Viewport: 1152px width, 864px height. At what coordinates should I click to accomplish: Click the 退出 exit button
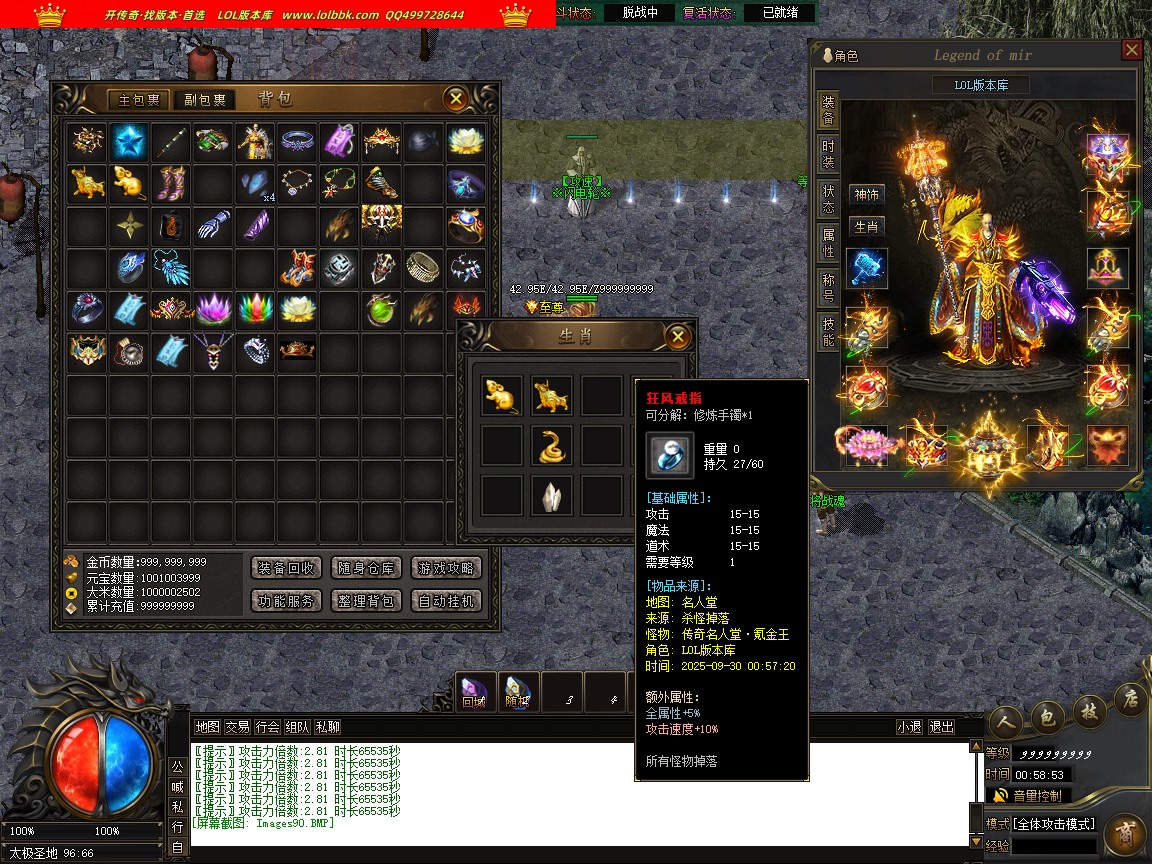coord(941,727)
